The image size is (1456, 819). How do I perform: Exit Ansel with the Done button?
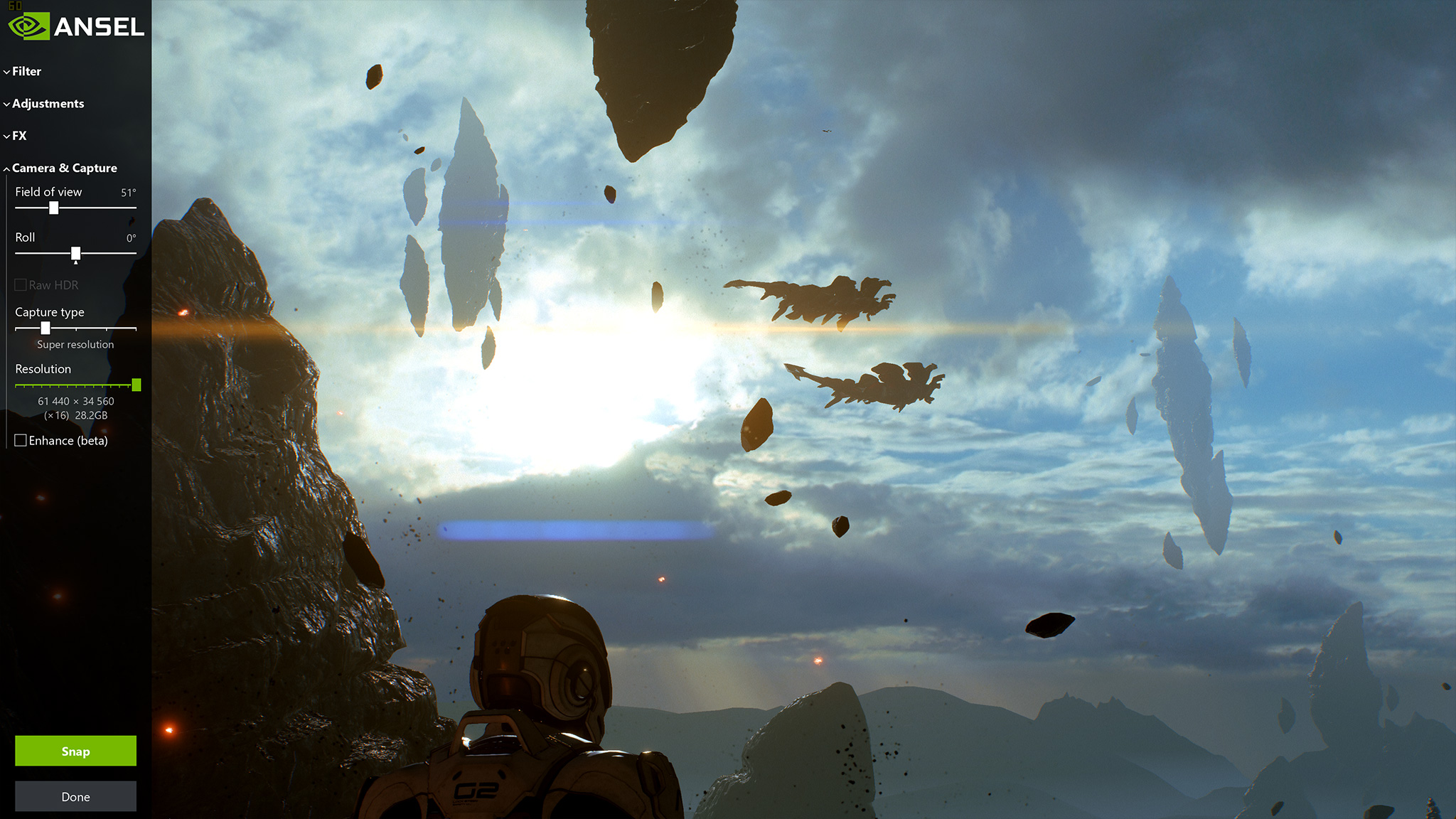pos(75,796)
